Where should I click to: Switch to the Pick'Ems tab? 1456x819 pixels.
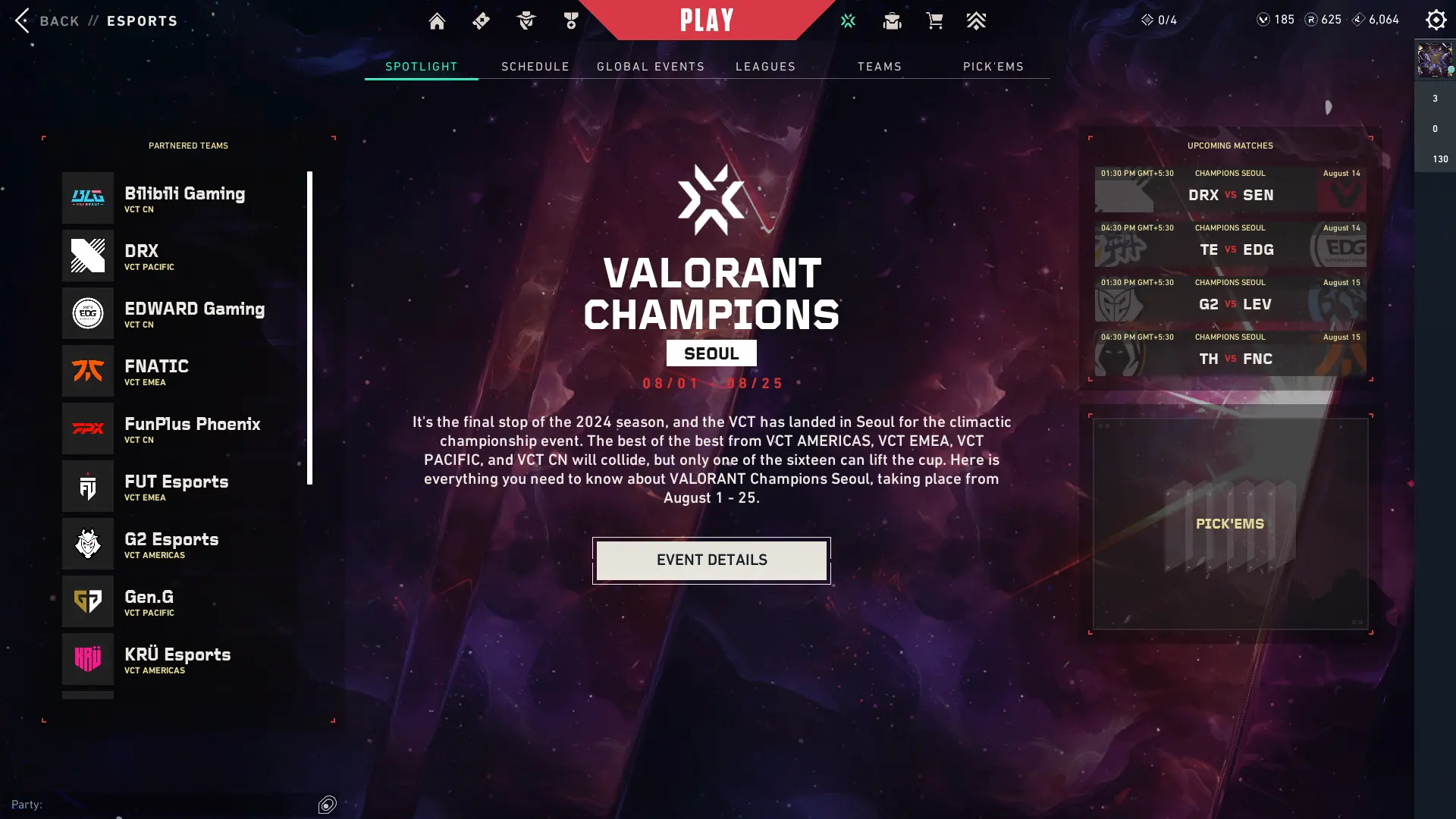click(993, 67)
